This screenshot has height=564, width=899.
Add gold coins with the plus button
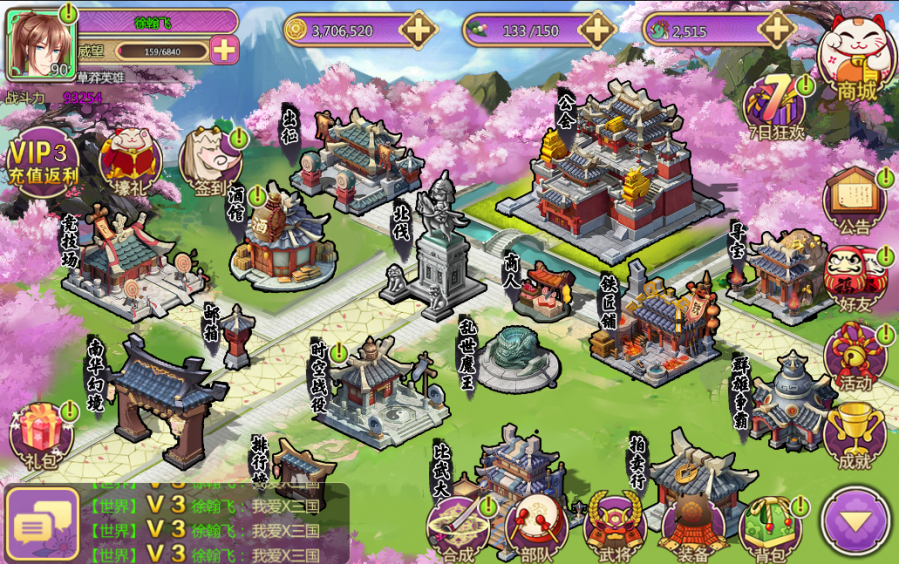click(x=417, y=30)
